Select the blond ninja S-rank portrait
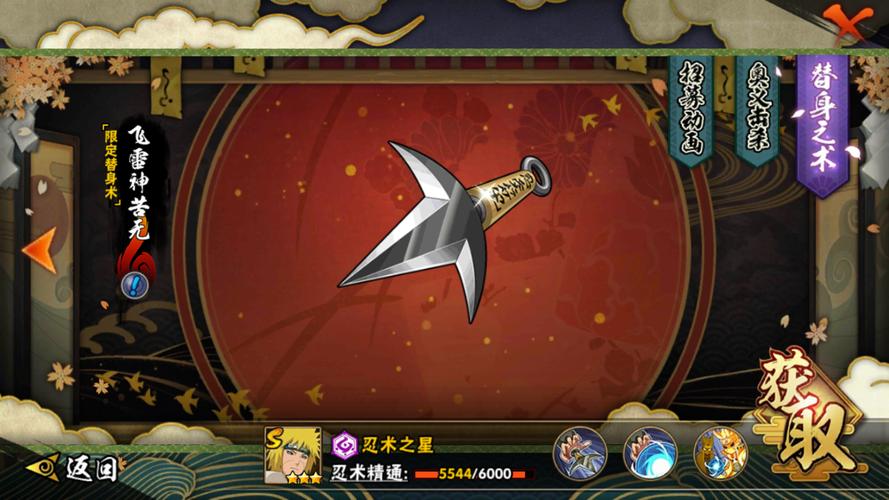Image resolution: width=889 pixels, height=500 pixels. [x=293, y=456]
